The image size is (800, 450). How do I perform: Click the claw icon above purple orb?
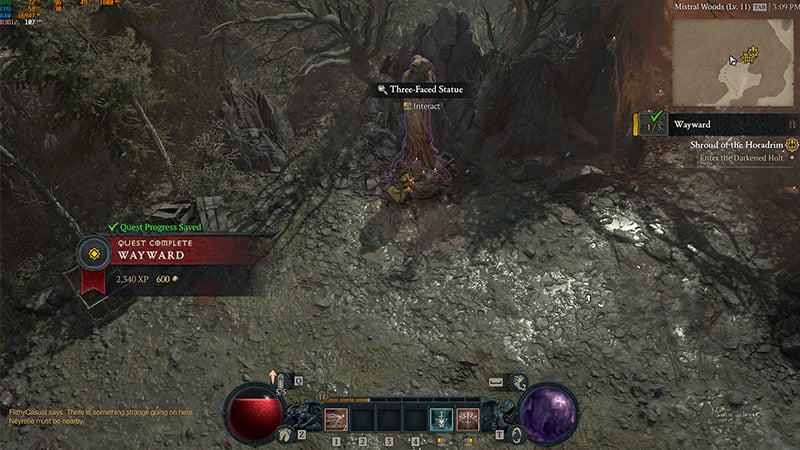tap(517, 381)
